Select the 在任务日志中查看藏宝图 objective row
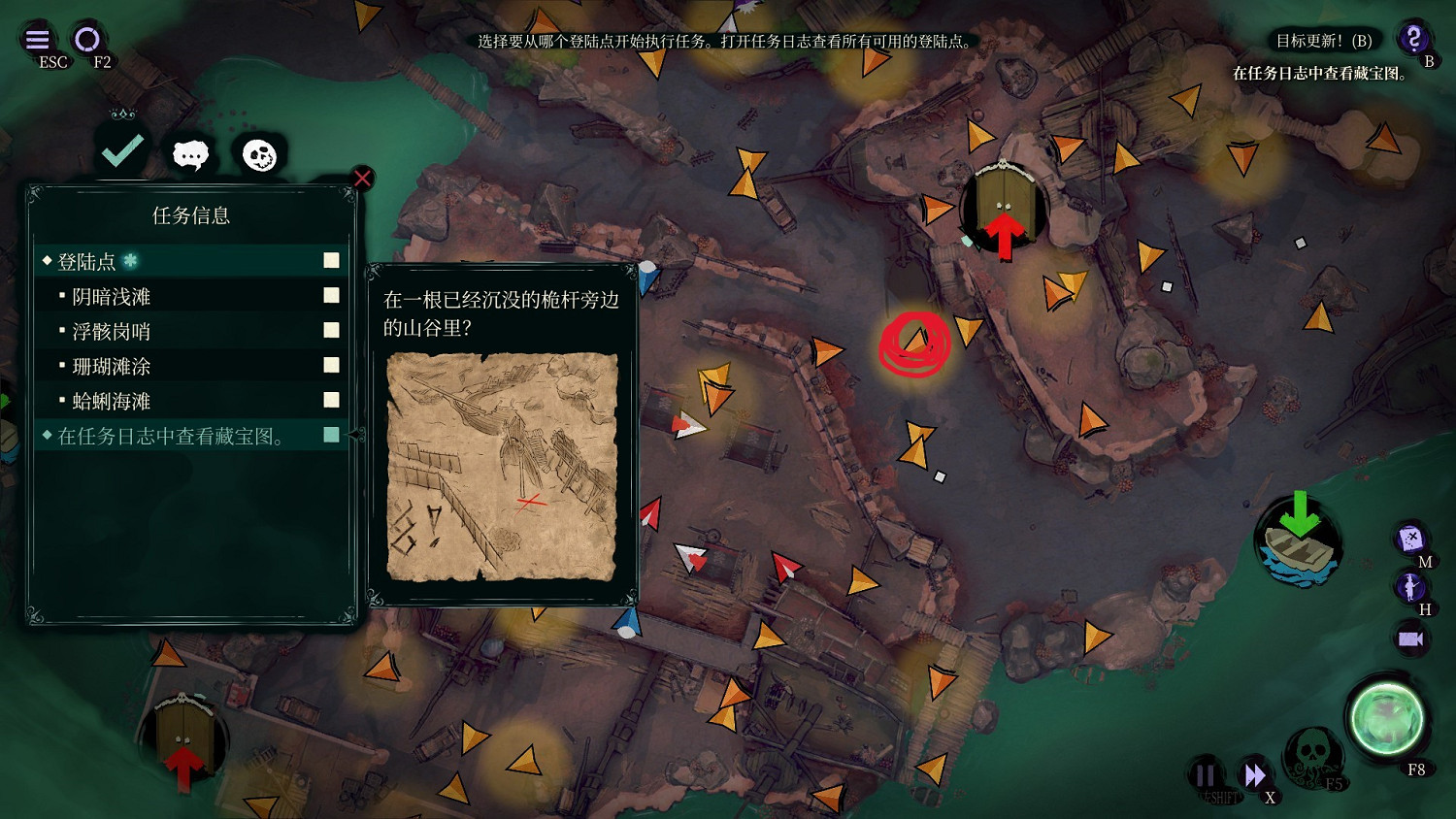This screenshot has width=1456, height=819. click(190, 436)
